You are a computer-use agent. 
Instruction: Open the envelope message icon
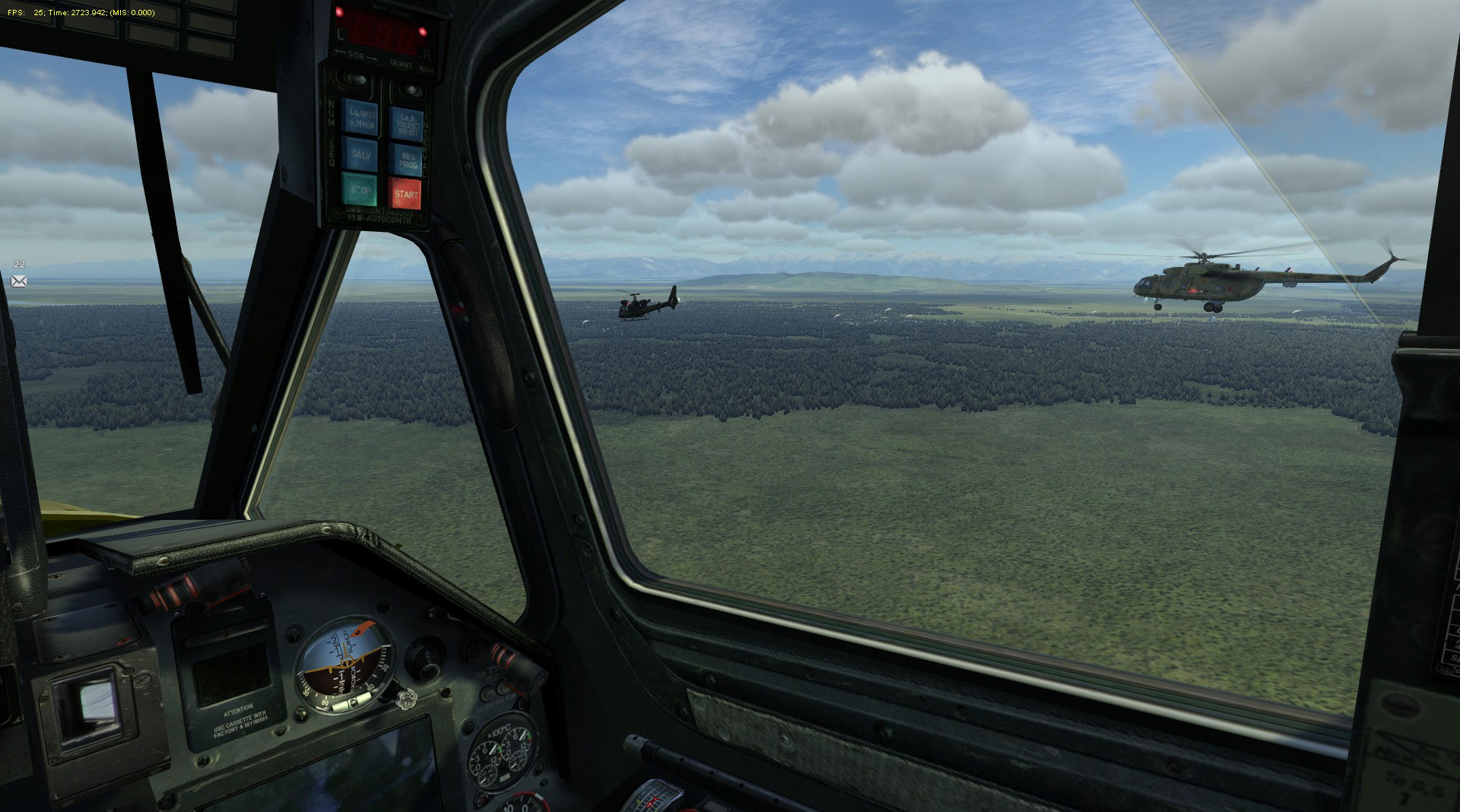19,281
